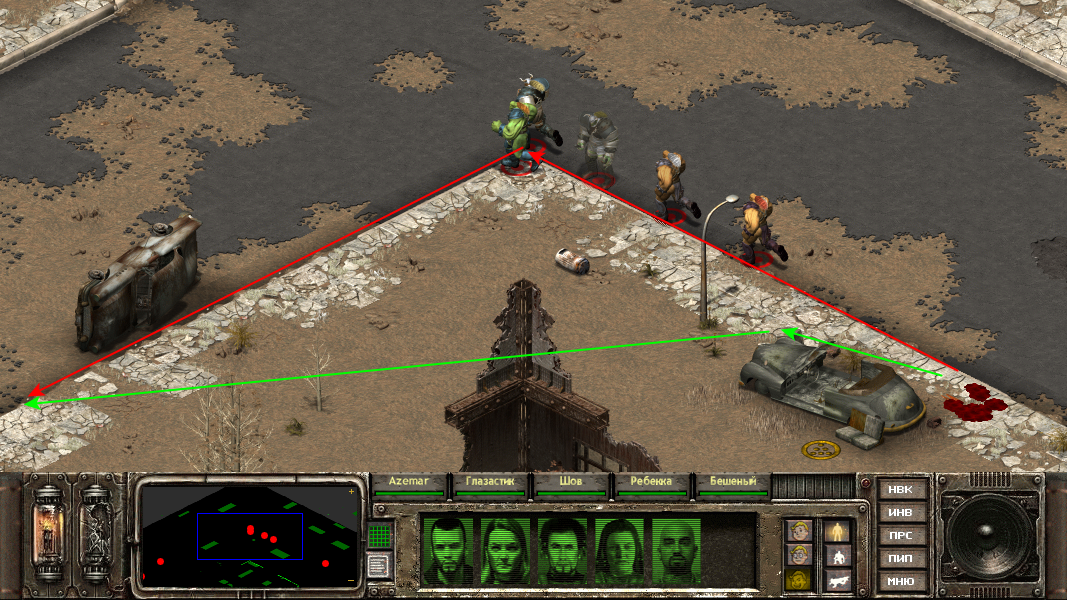Open the notes list button below grid
The height and width of the screenshot is (600, 1067).
click(x=378, y=566)
